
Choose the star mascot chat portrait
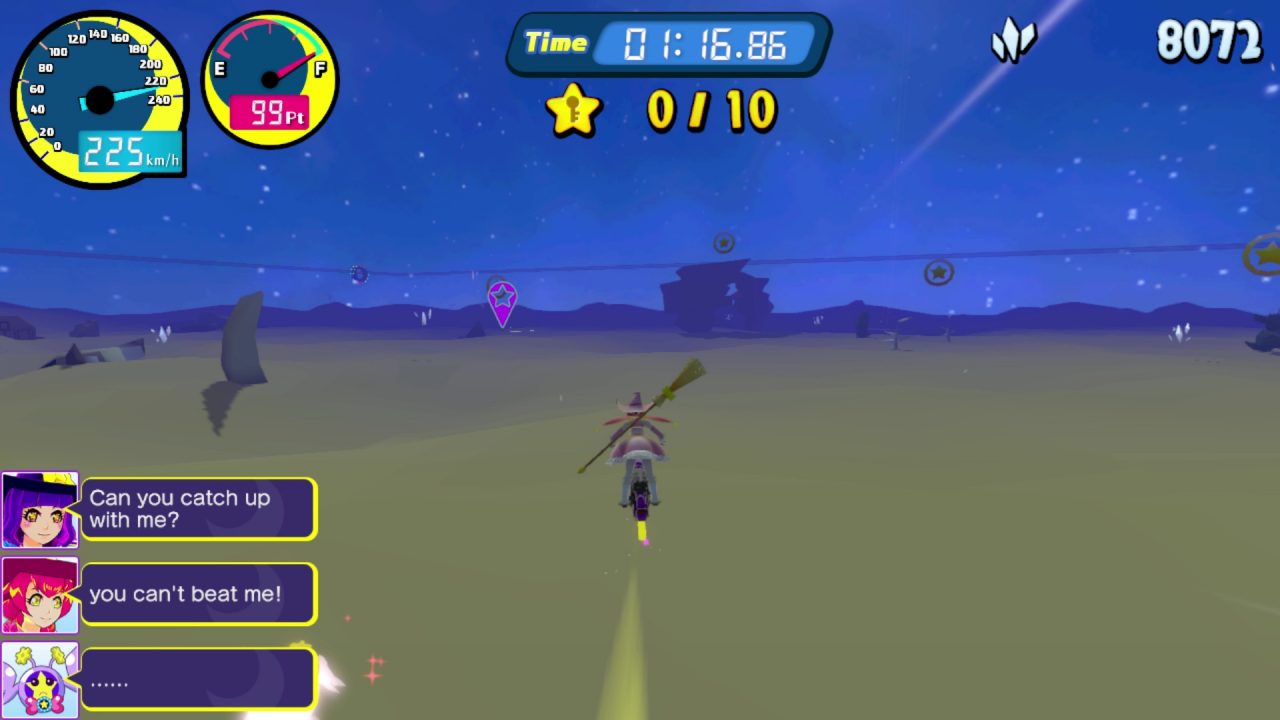coord(40,680)
